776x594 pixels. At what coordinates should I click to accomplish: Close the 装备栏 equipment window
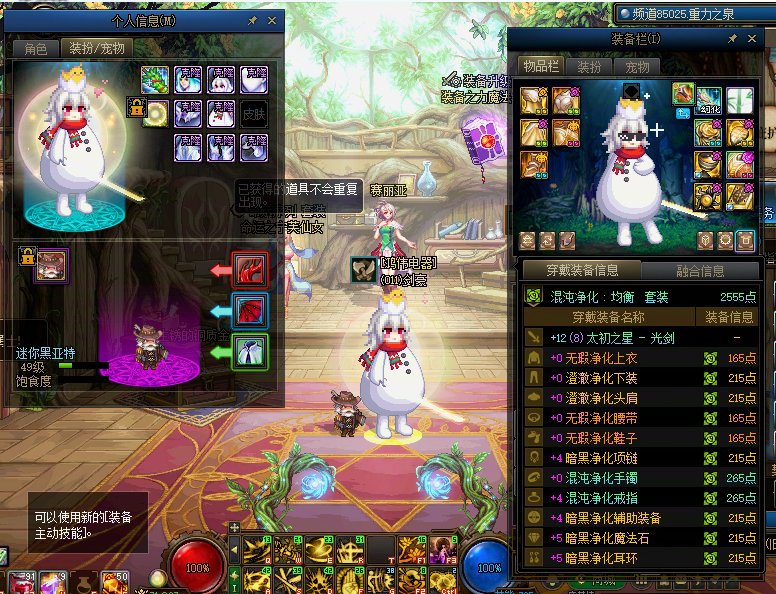pyautogui.click(x=751, y=39)
